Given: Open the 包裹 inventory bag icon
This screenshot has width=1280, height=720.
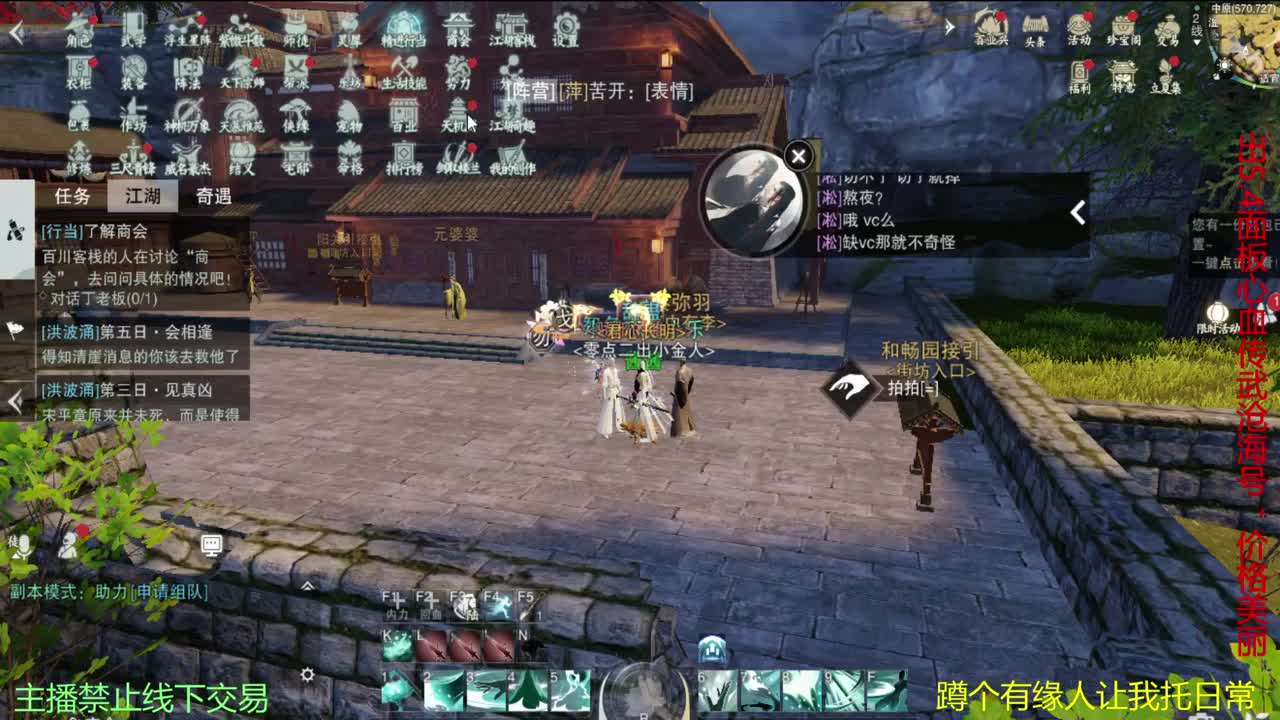Looking at the screenshot, I should (79, 112).
